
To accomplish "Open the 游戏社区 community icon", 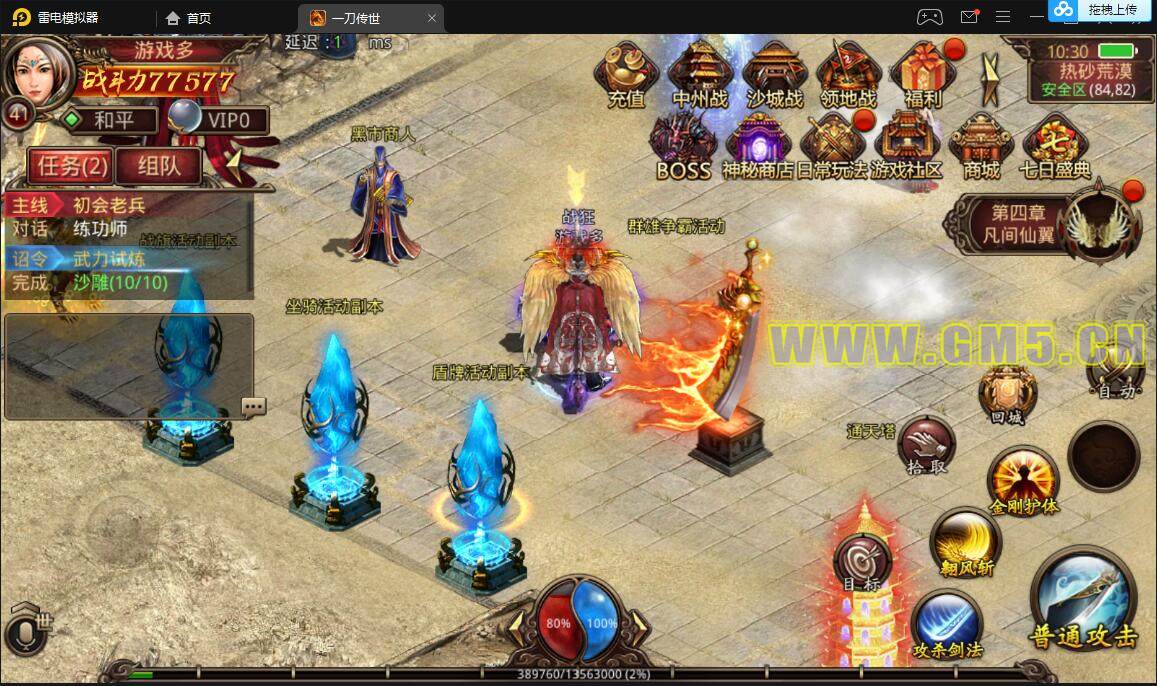I will (906, 145).
